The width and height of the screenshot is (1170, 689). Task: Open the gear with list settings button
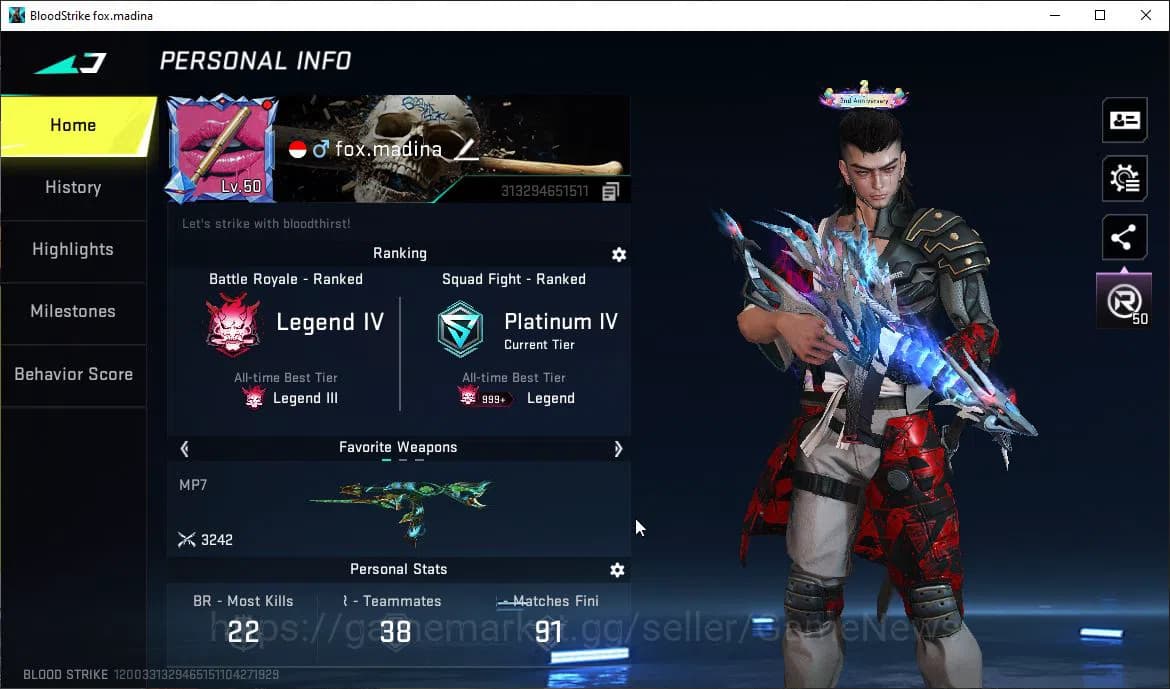tap(1124, 179)
